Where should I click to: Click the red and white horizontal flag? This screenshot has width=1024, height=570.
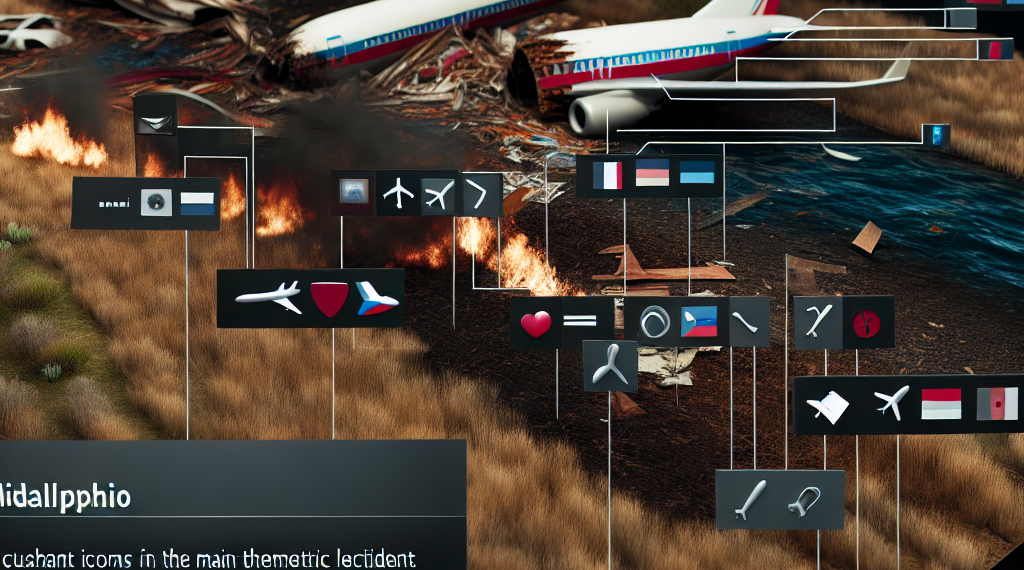pyautogui.click(x=940, y=405)
